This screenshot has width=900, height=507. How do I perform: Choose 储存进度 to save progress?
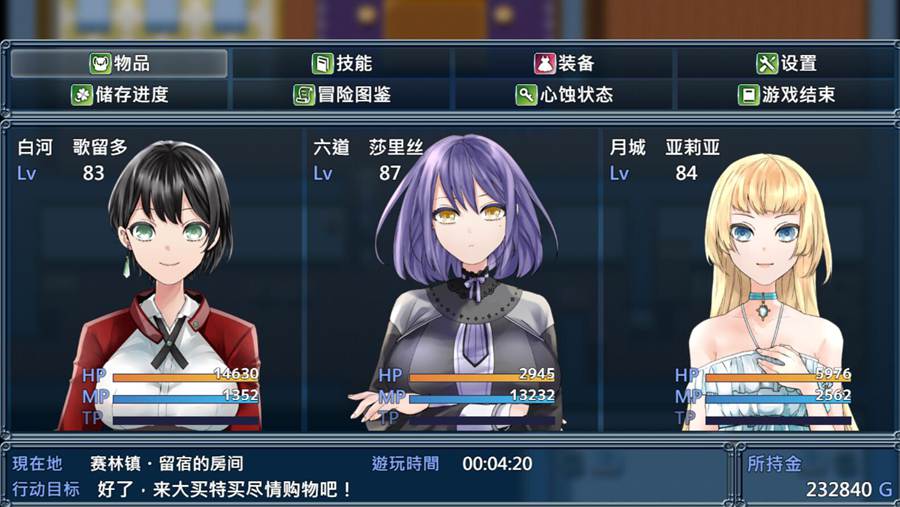[x=120, y=95]
